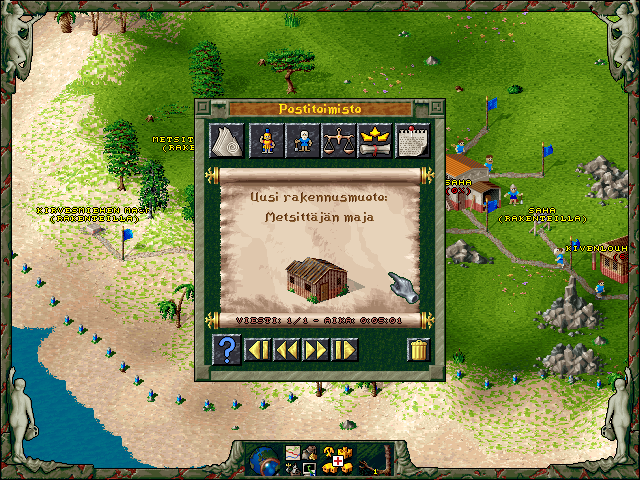Screen dimensions: 640x480
Task: Go to the next message
Action: (316, 350)
